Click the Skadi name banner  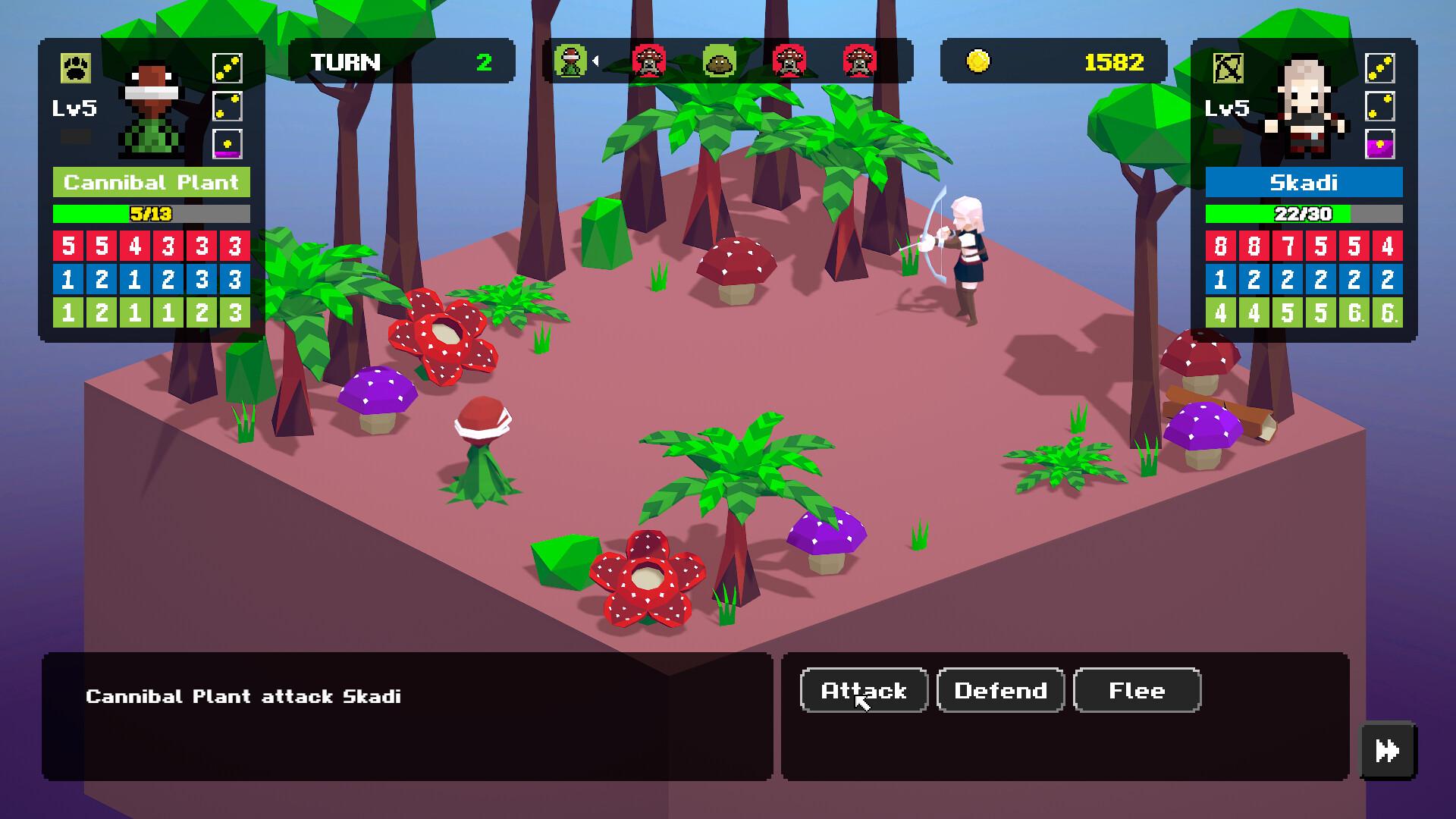[x=1304, y=183]
